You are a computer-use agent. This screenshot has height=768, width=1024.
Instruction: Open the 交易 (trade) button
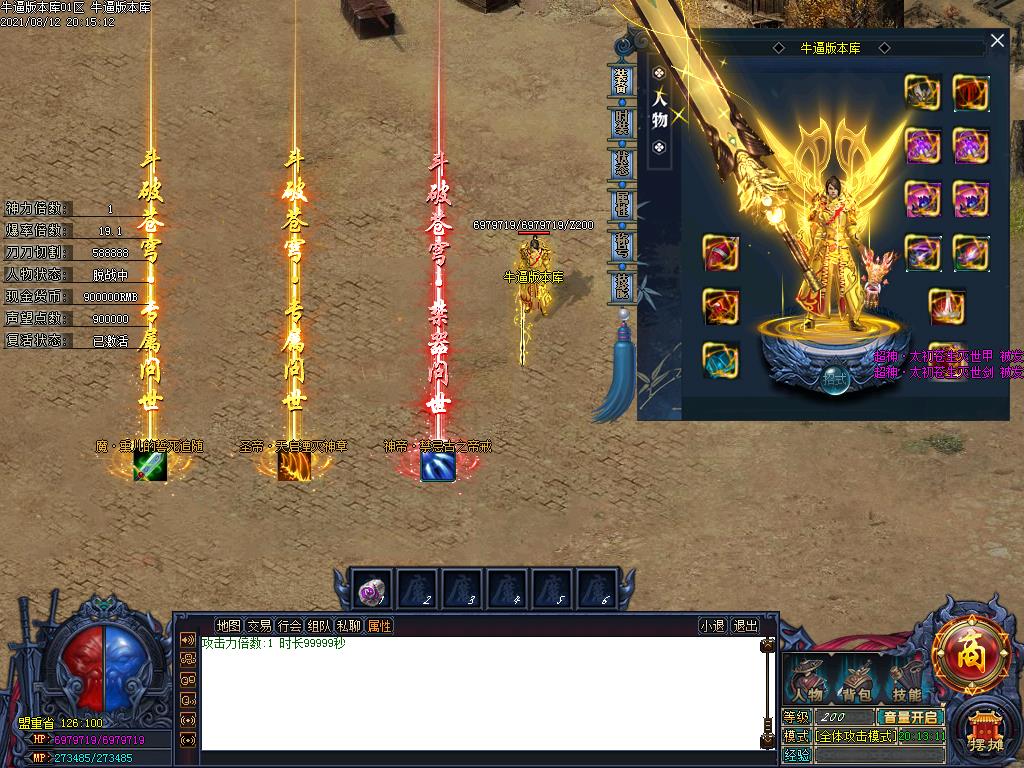click(259, 626)
